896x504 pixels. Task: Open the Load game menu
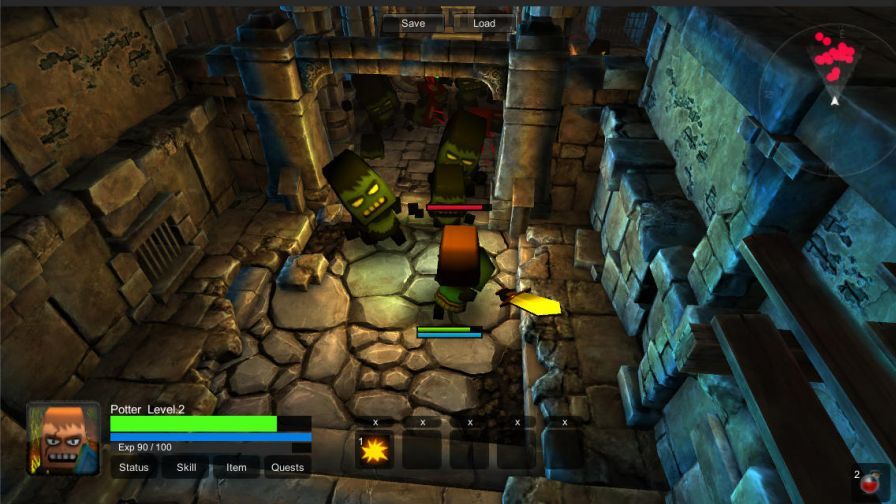[484, 23]
